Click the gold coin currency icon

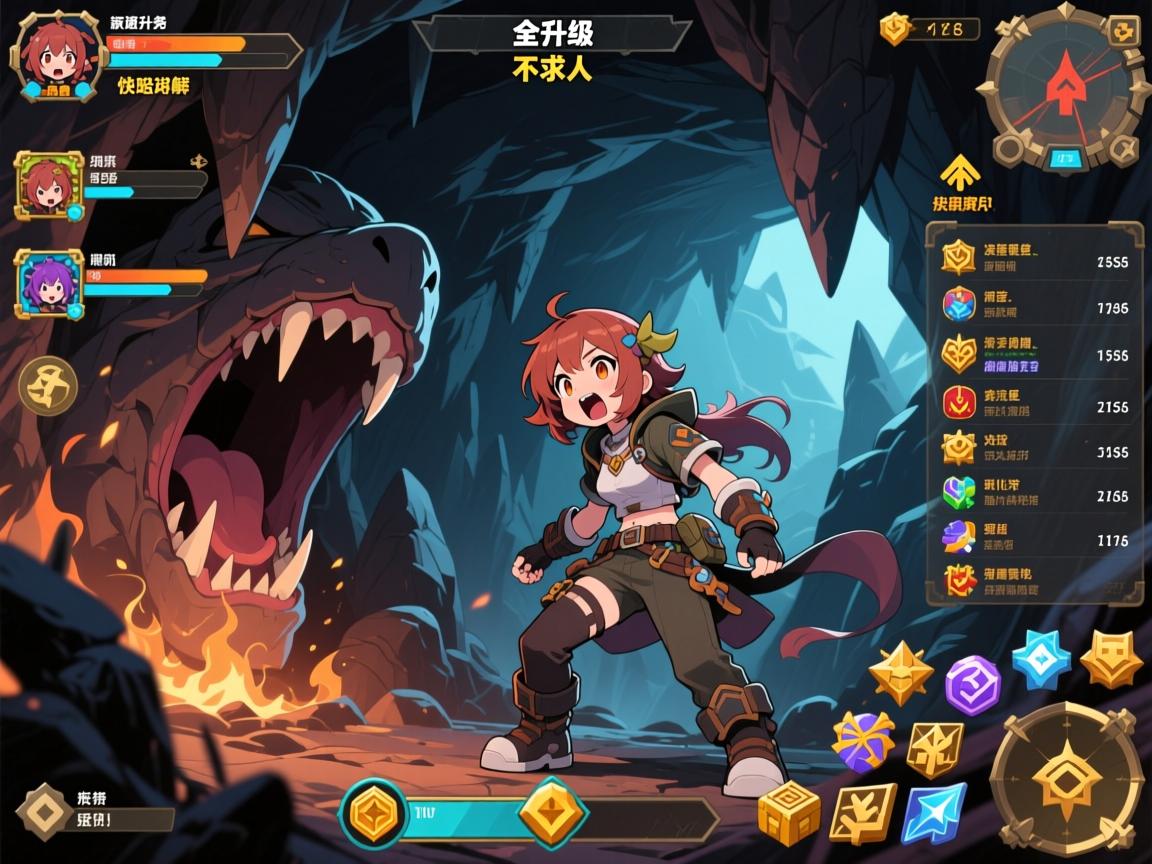[x=895, y=29]
